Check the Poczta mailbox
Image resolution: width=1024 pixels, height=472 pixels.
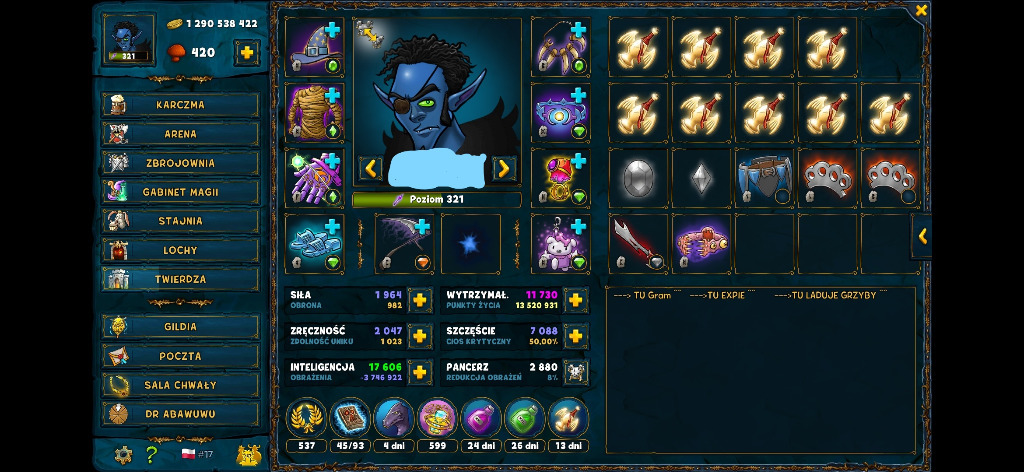point(180,356)
